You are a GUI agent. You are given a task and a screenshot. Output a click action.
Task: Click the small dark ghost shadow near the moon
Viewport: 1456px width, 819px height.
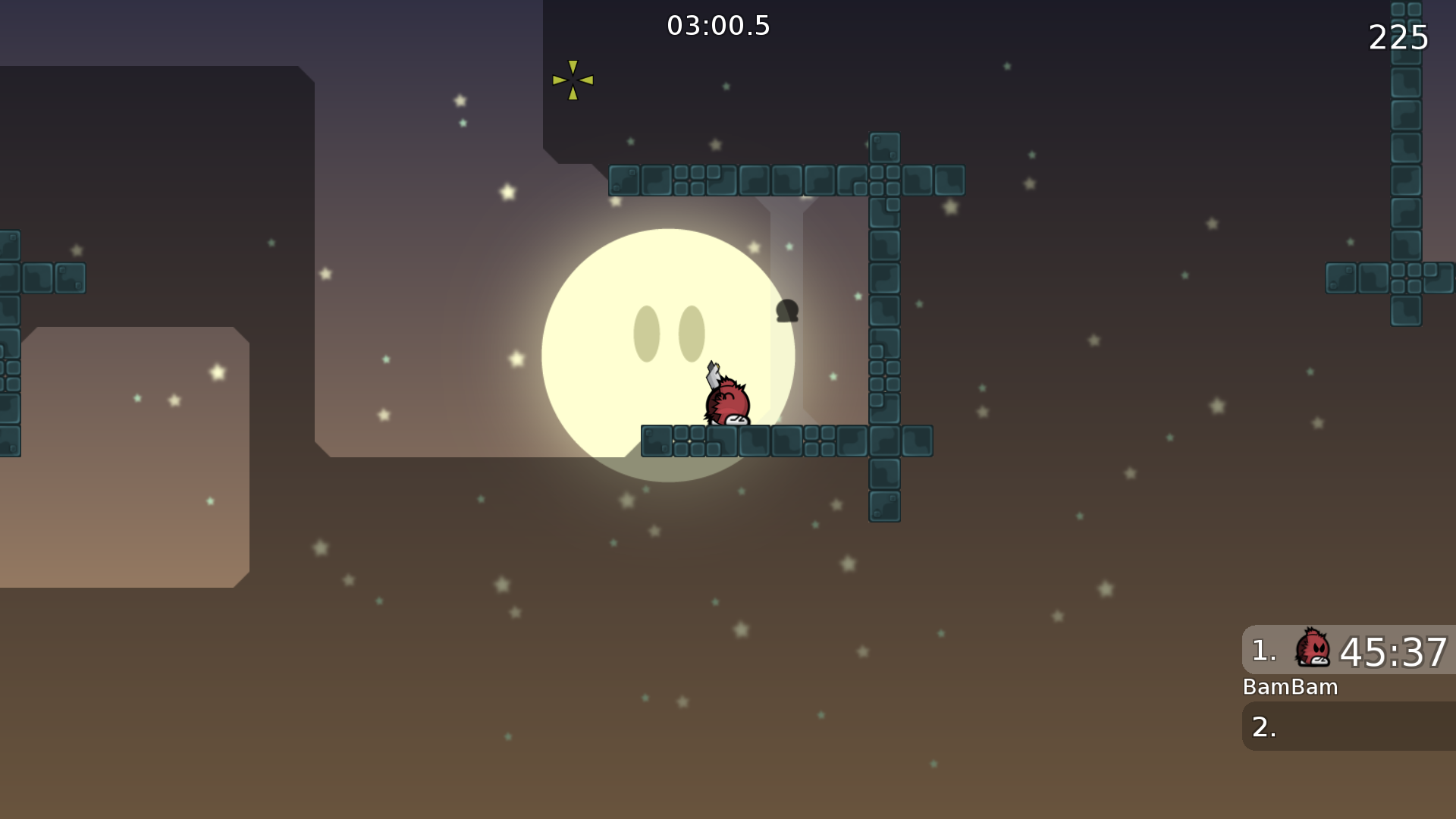point(786,311)
